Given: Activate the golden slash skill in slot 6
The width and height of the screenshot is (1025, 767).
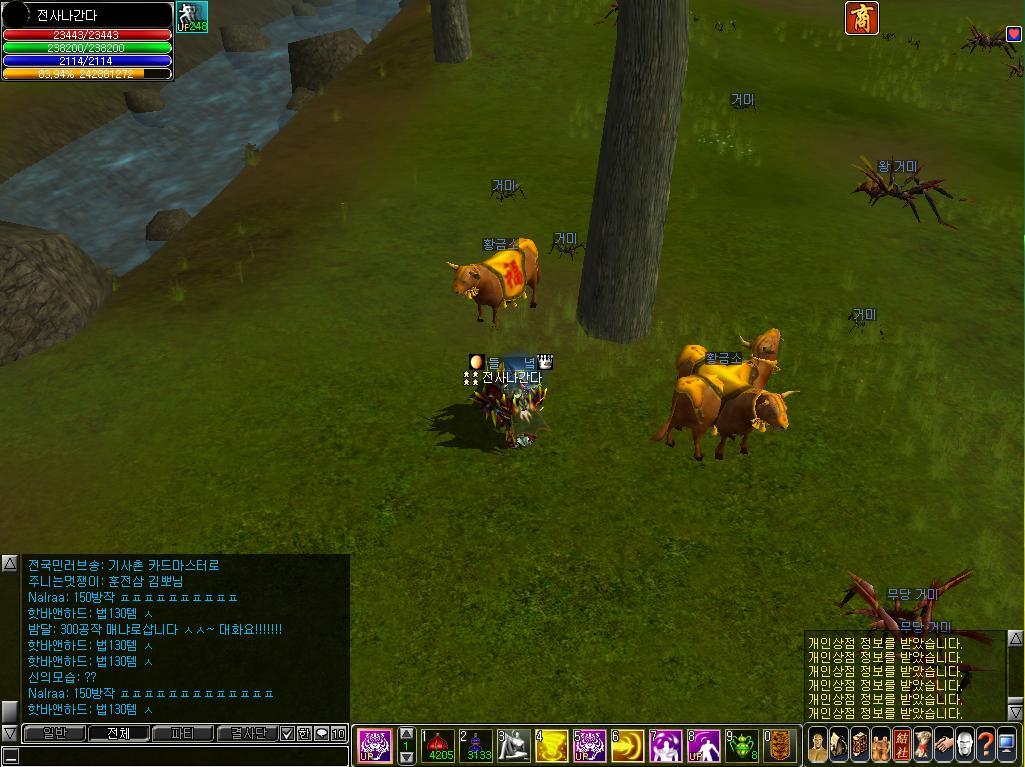Looking at the screenshot, I should (x=628, y=746).
